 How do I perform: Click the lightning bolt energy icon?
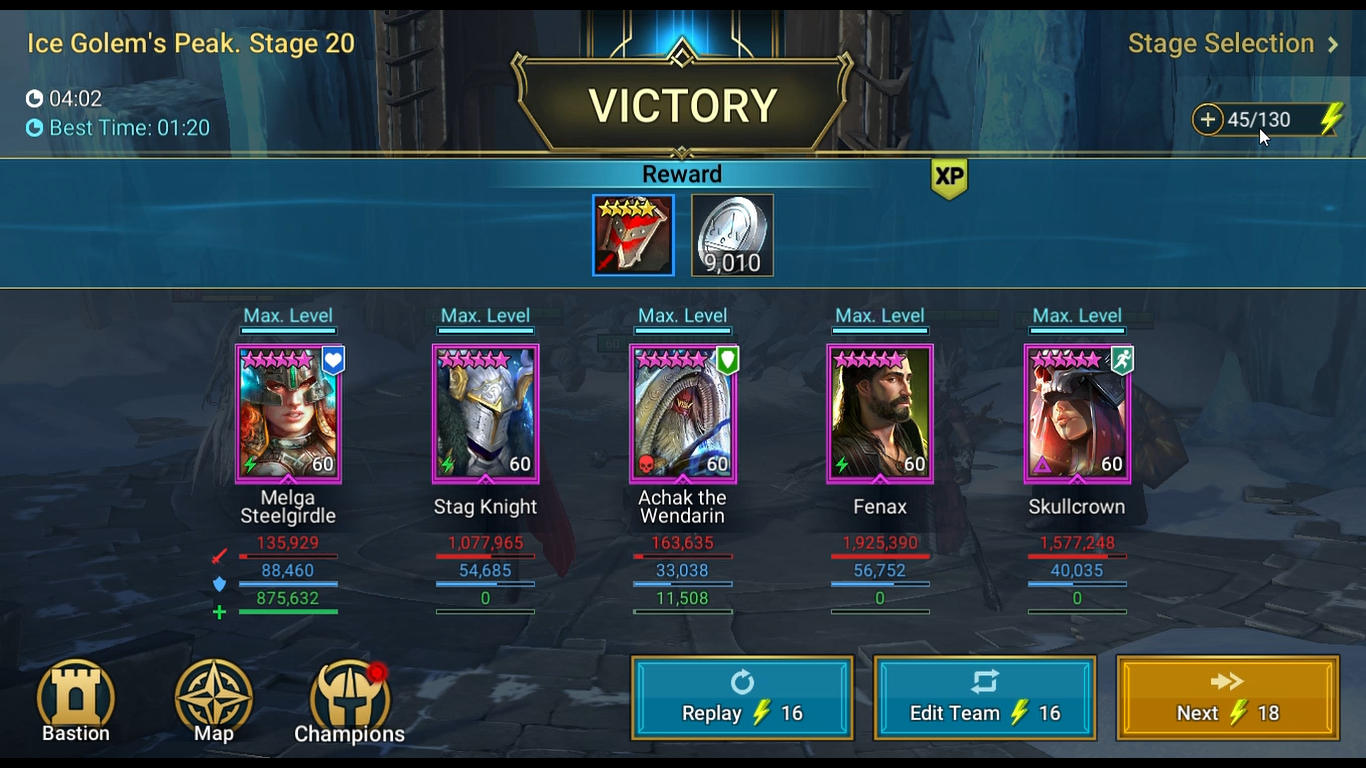point(1331,118)
